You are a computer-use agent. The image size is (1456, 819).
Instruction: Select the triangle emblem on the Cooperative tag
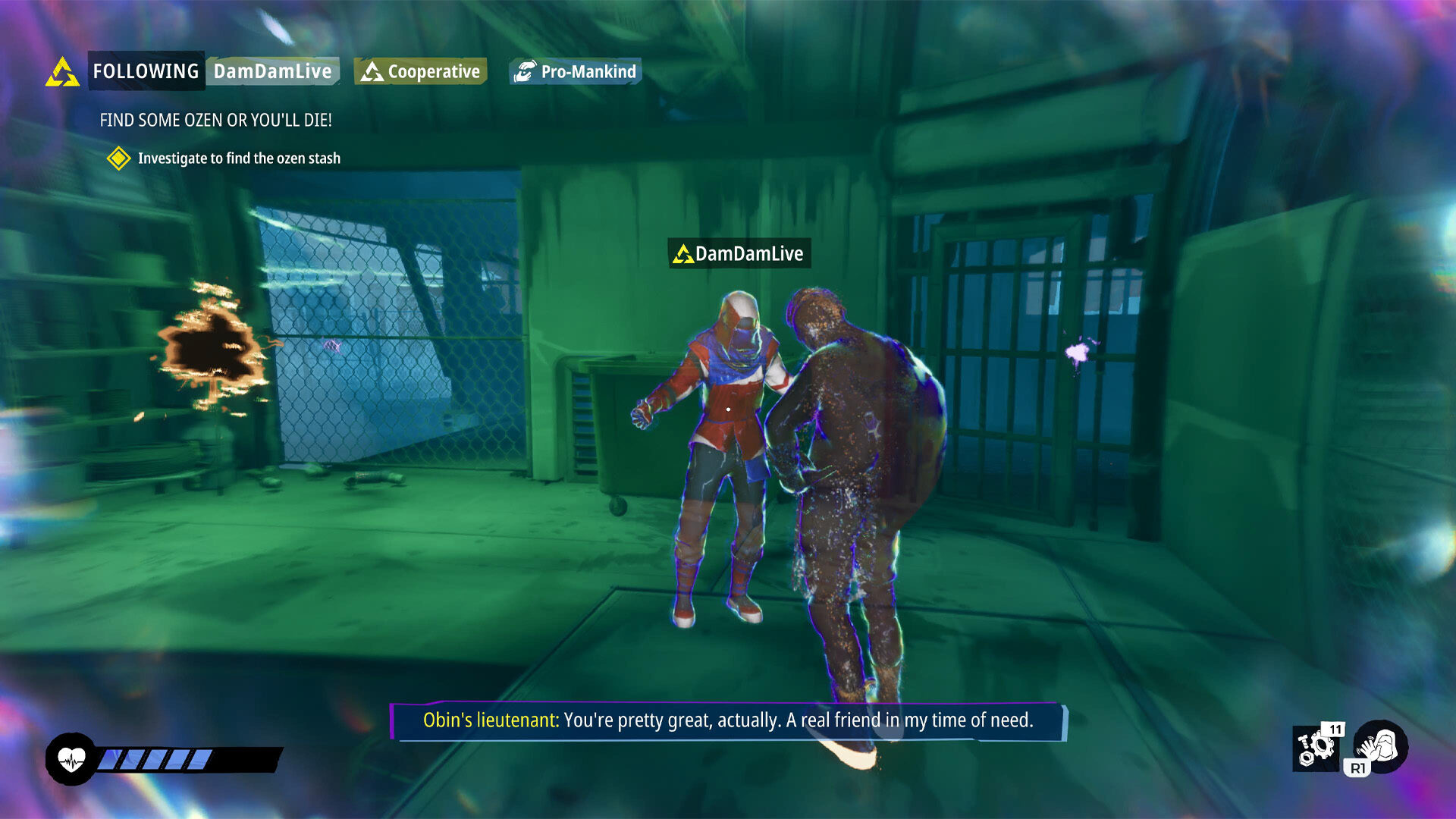(x=373, y=71)
